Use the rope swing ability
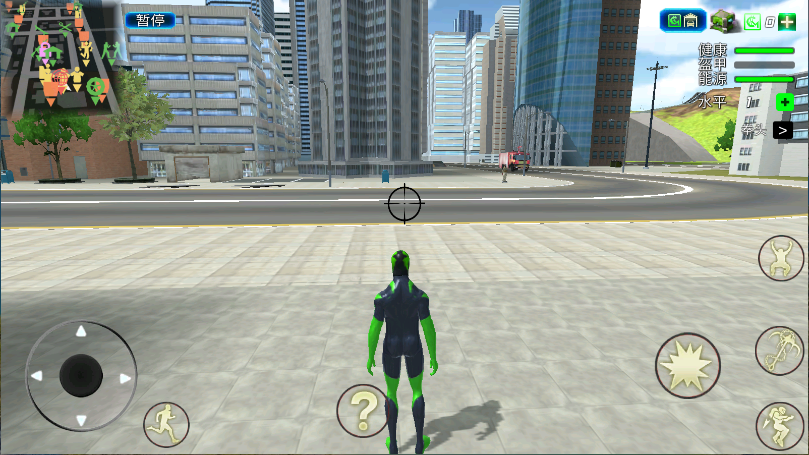Image resolution: width=809 pixels, height=455 pixels. 779,350
